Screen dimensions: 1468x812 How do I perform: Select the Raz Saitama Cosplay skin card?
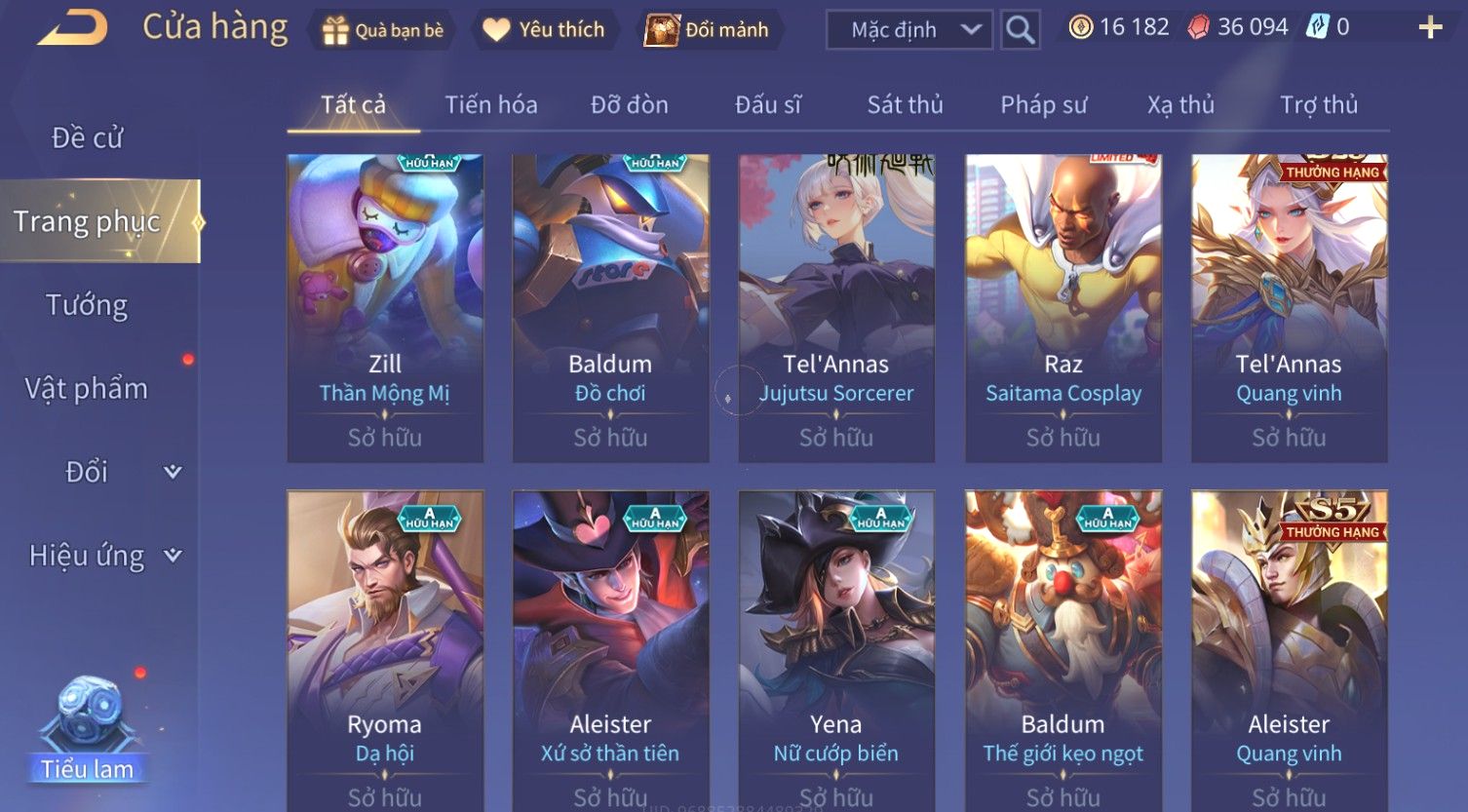(1062, 307)
